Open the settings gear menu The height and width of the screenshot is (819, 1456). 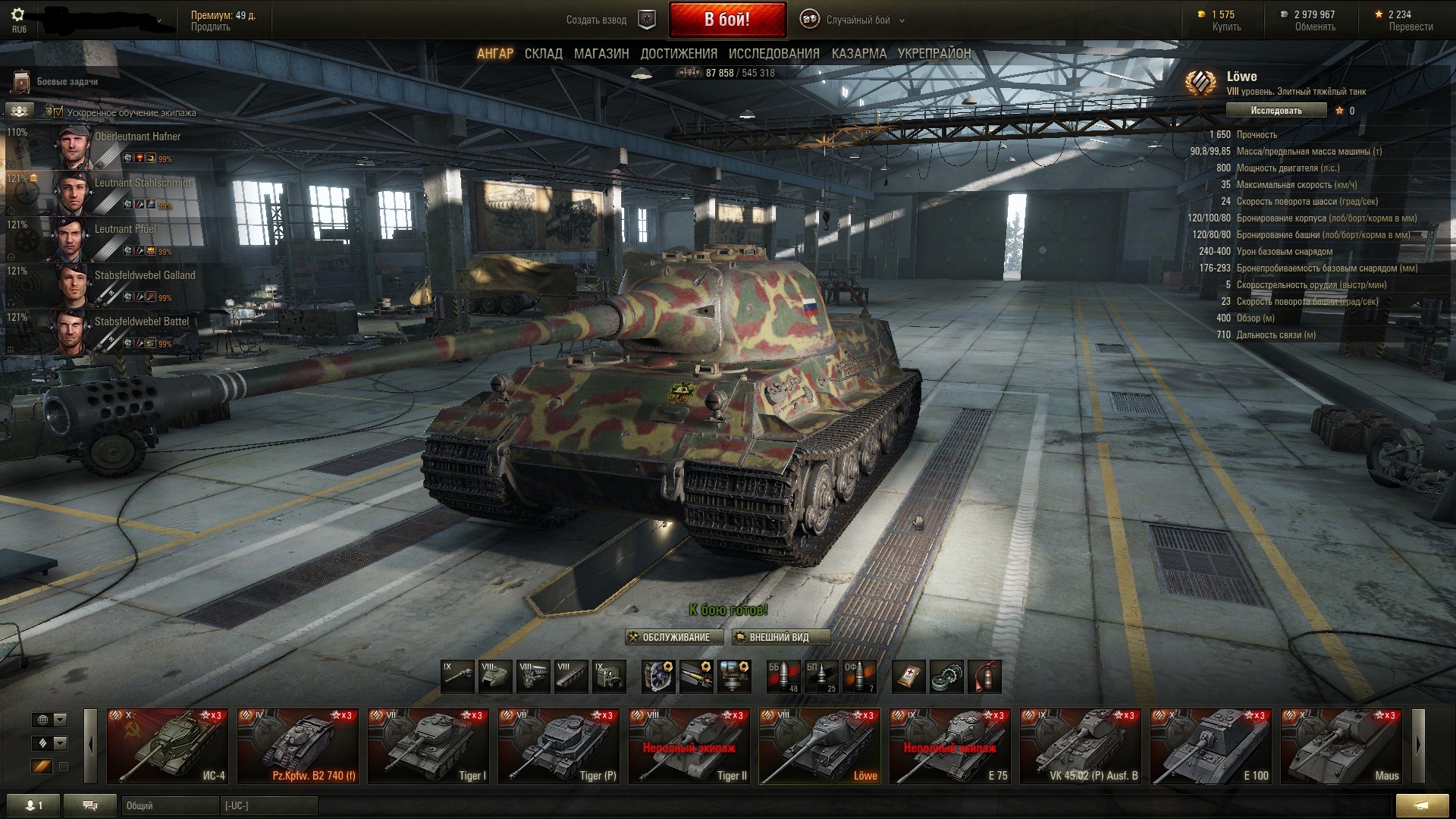point(19,15)
